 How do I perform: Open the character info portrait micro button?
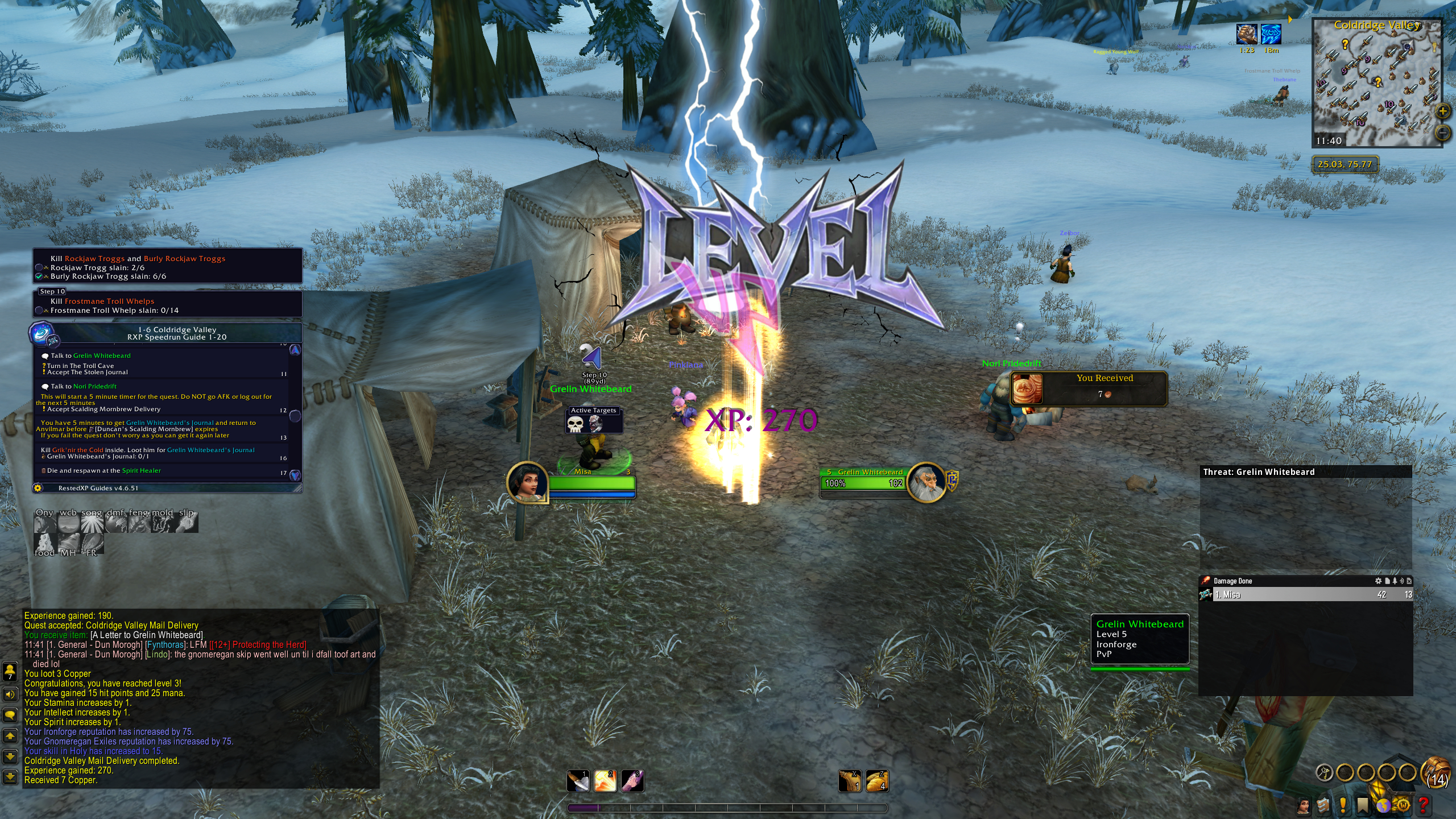click(x=1304, y=805)
